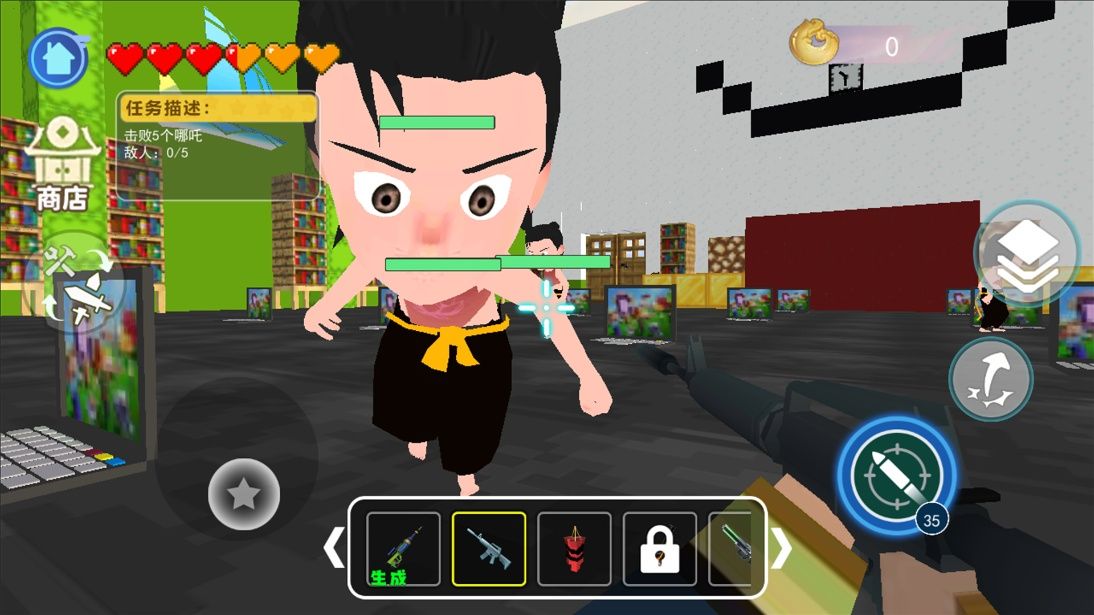Choose the red dynamite slot

tap(574, 549)
